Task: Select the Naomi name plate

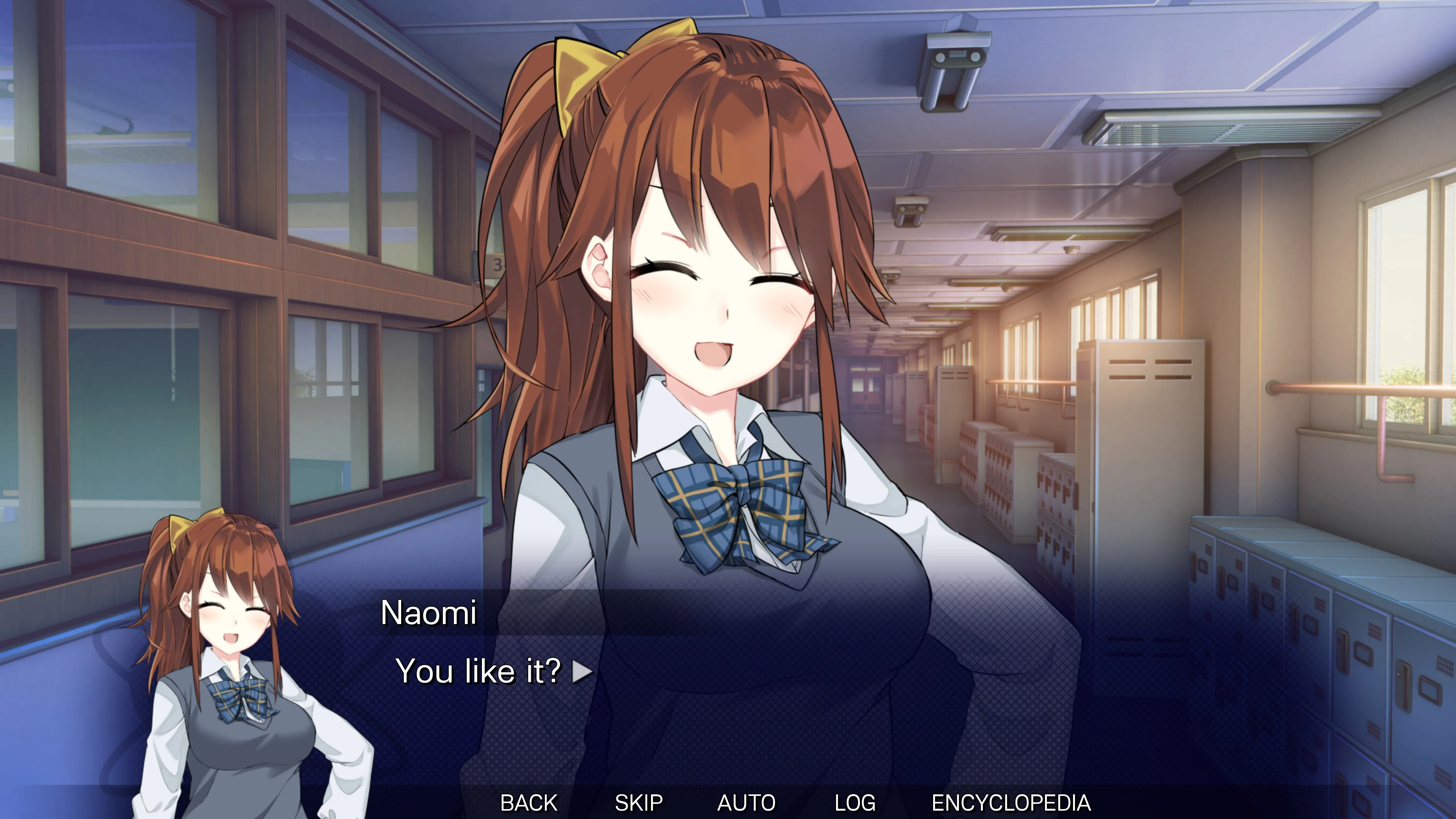Action: click(431, 612)
